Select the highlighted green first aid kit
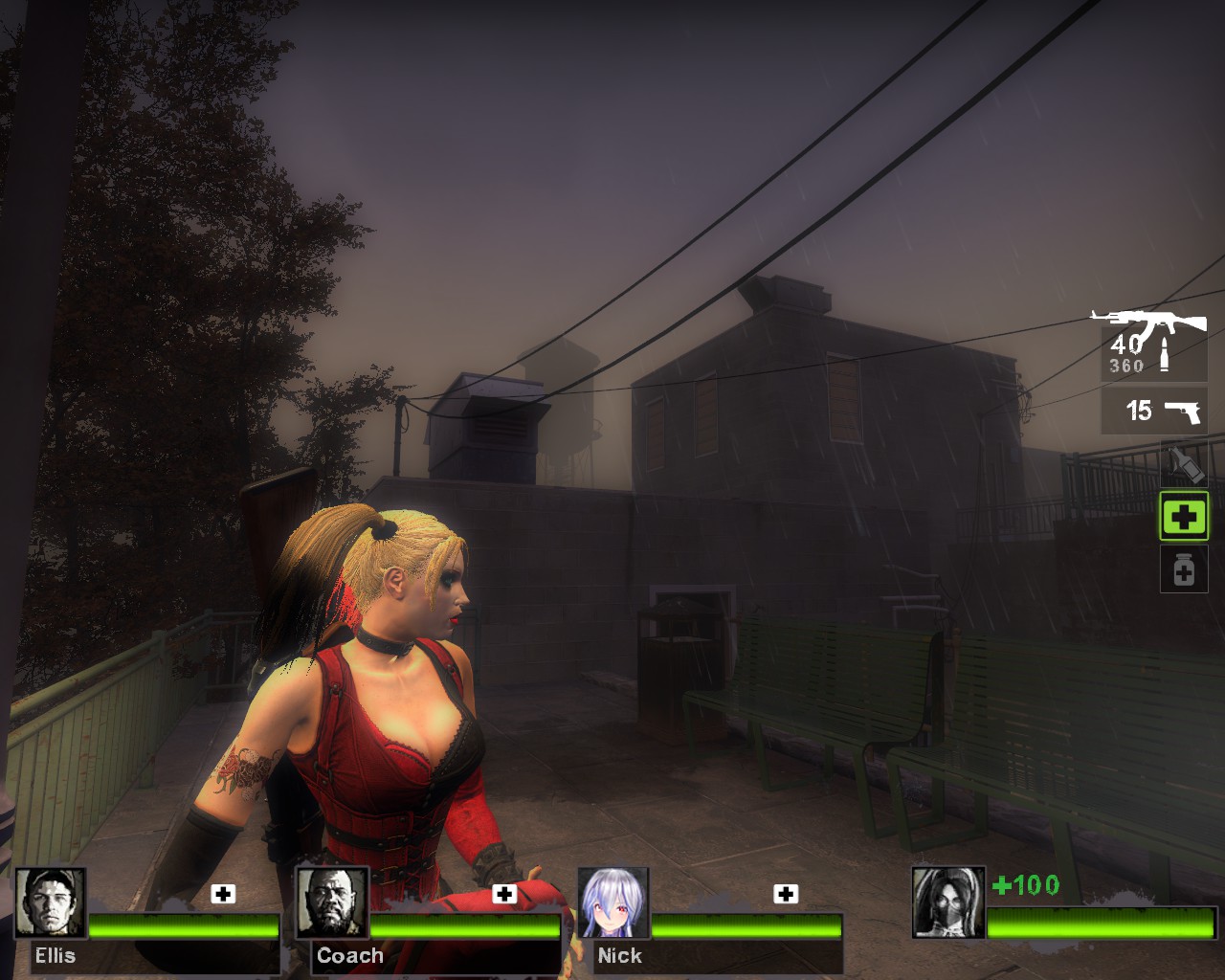The image size is (1225, 980). click(x=1184, y=518)
